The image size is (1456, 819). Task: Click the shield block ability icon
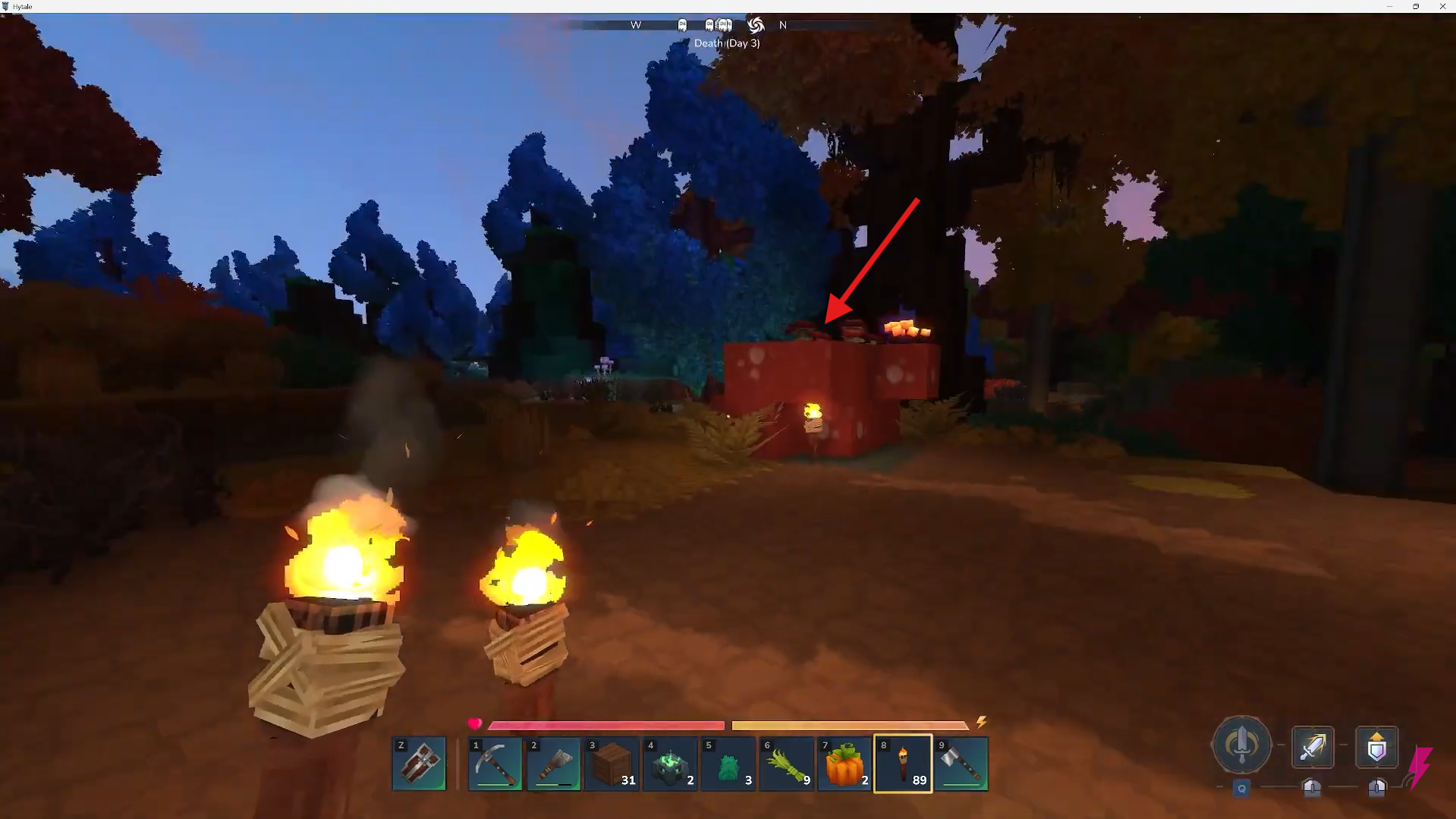click(x=1376, y=748)
